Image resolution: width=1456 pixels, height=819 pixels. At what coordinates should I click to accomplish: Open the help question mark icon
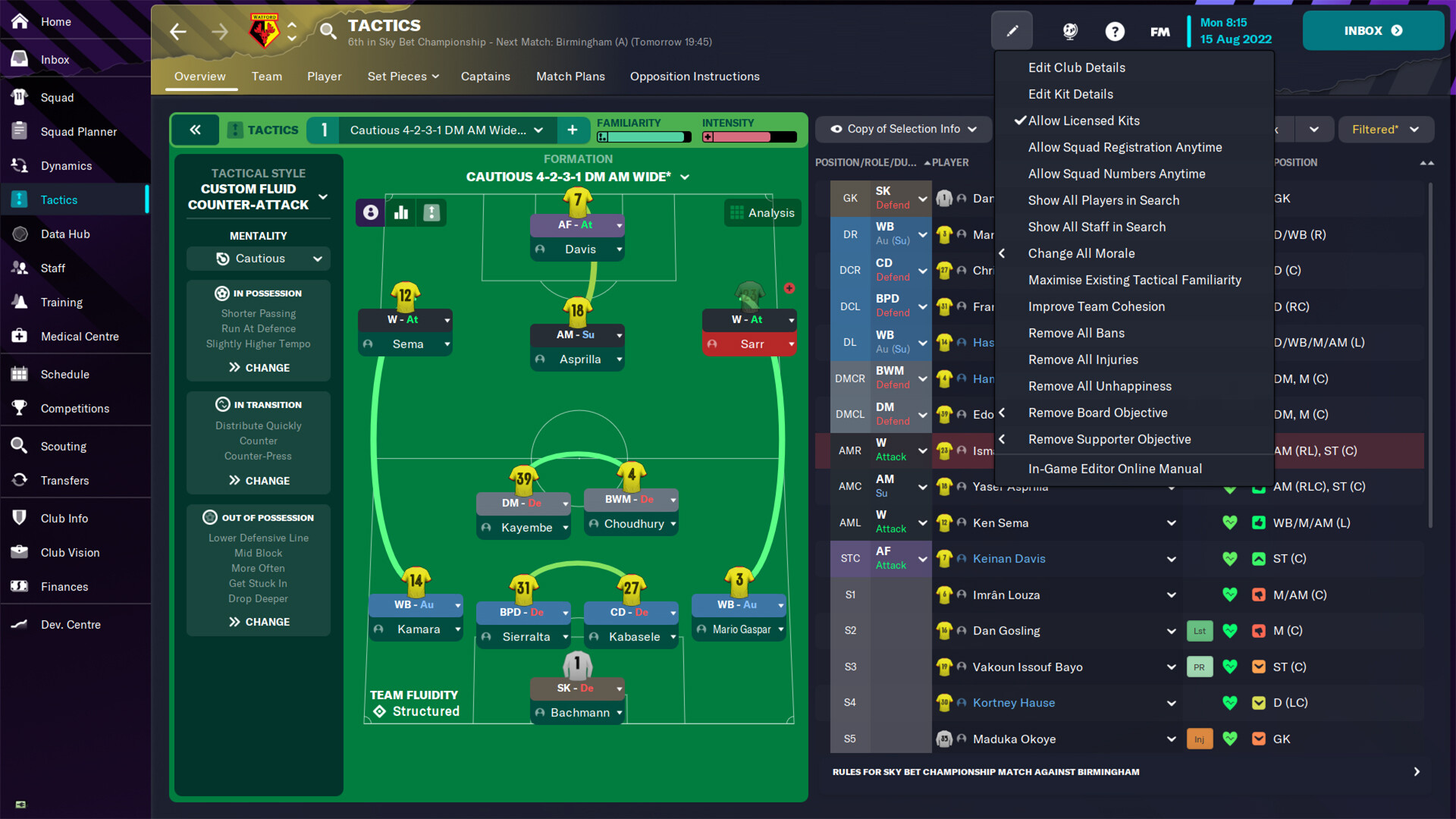1115,31
